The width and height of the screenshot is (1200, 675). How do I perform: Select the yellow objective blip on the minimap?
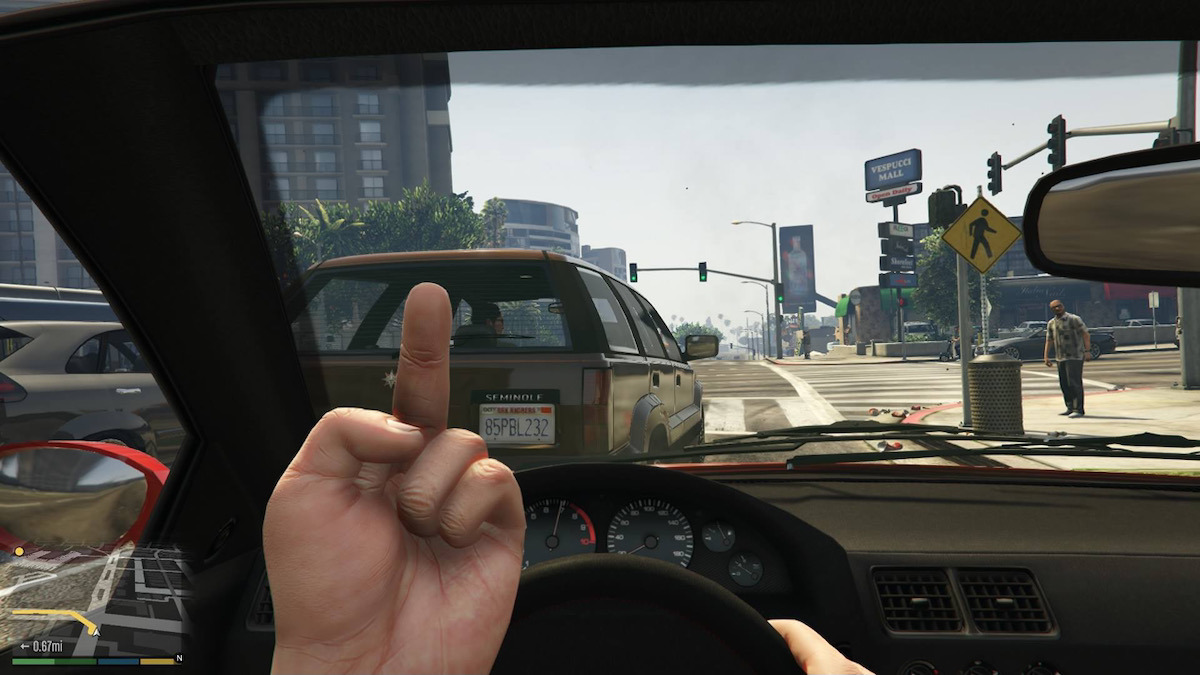[18, 551]
